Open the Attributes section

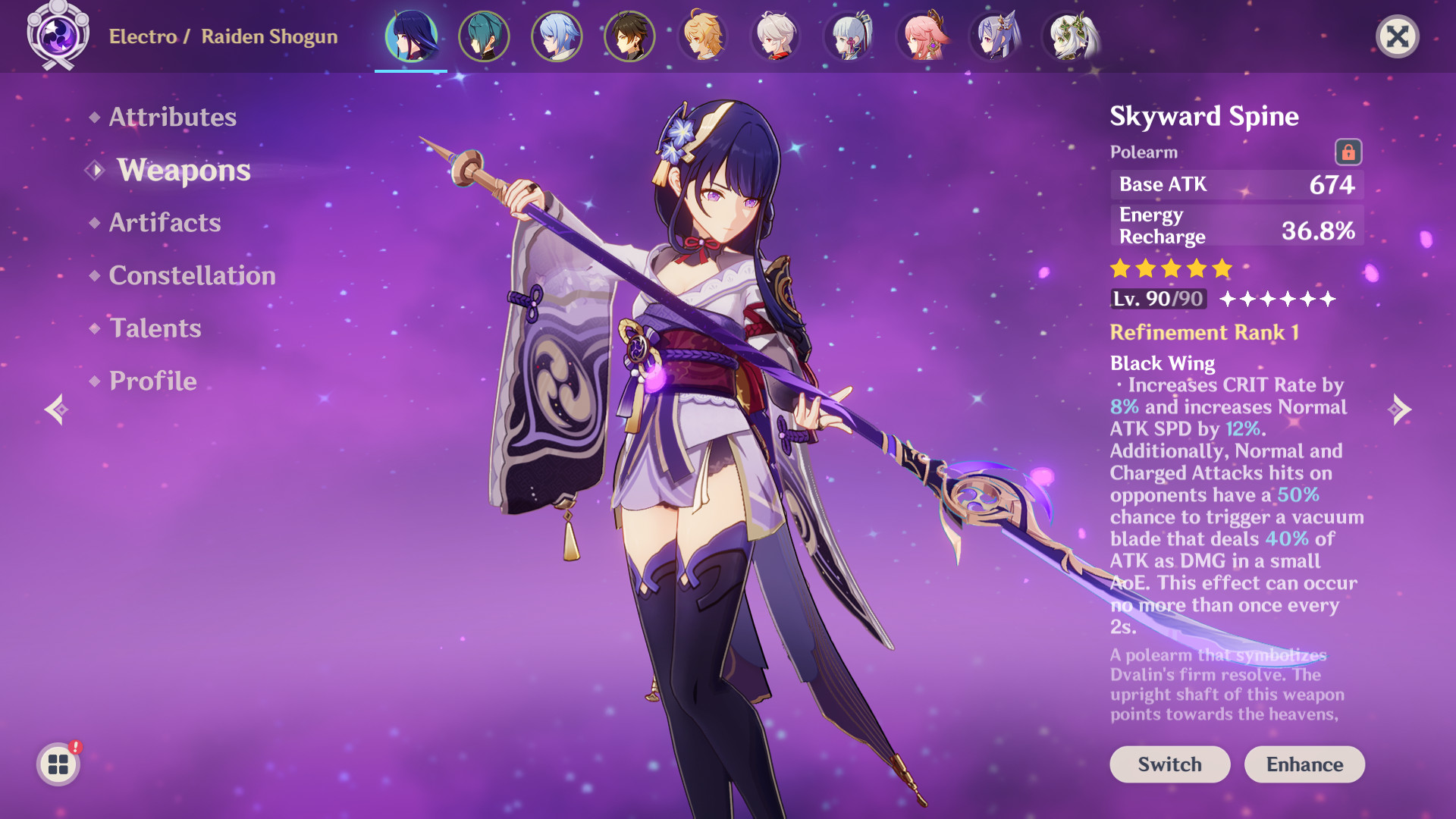172,117
